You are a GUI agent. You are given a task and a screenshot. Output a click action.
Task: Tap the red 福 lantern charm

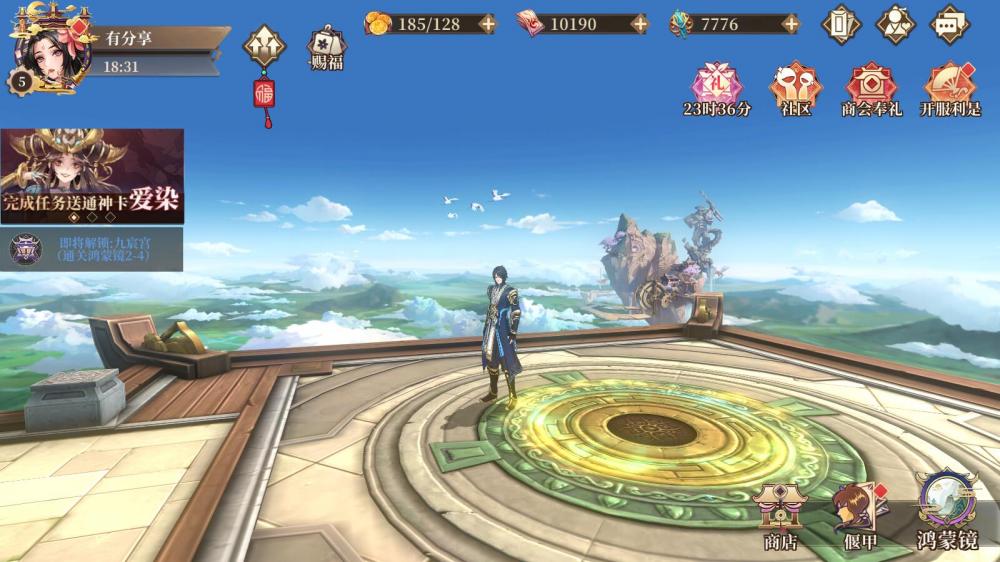[266, 97]
